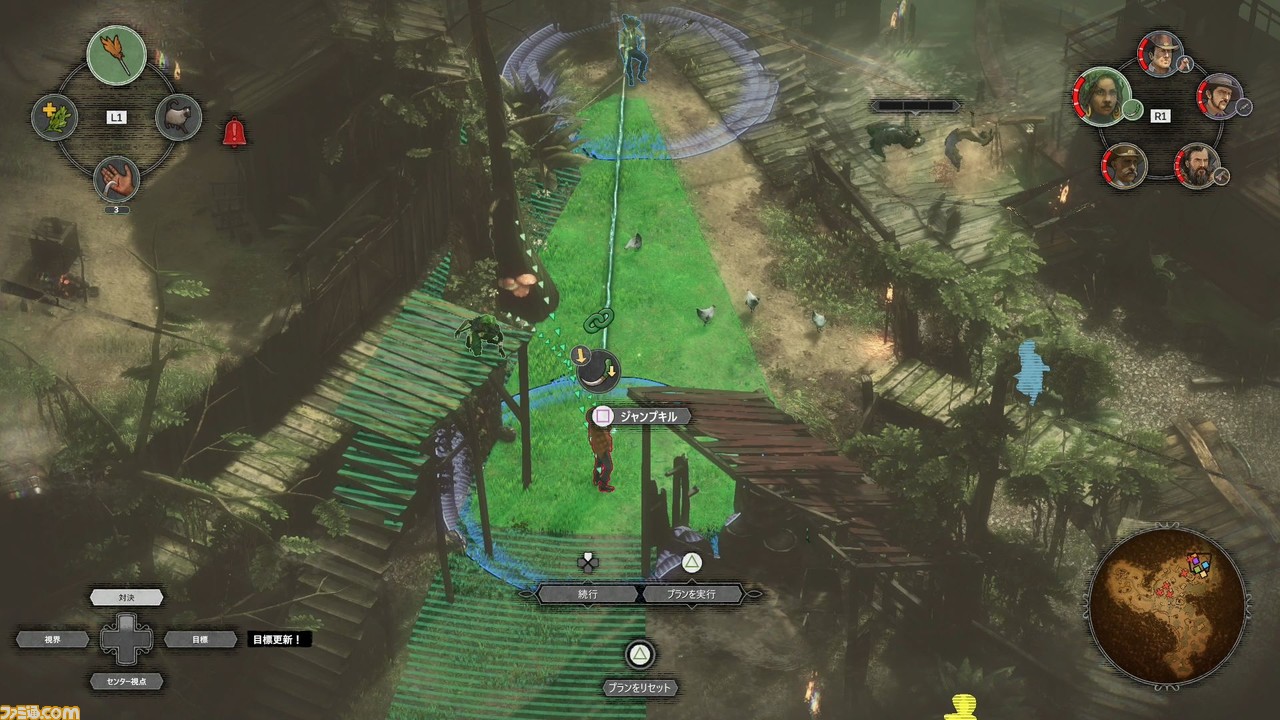
Task: Select the bearded man's portrait
Action: [1196, 166]
